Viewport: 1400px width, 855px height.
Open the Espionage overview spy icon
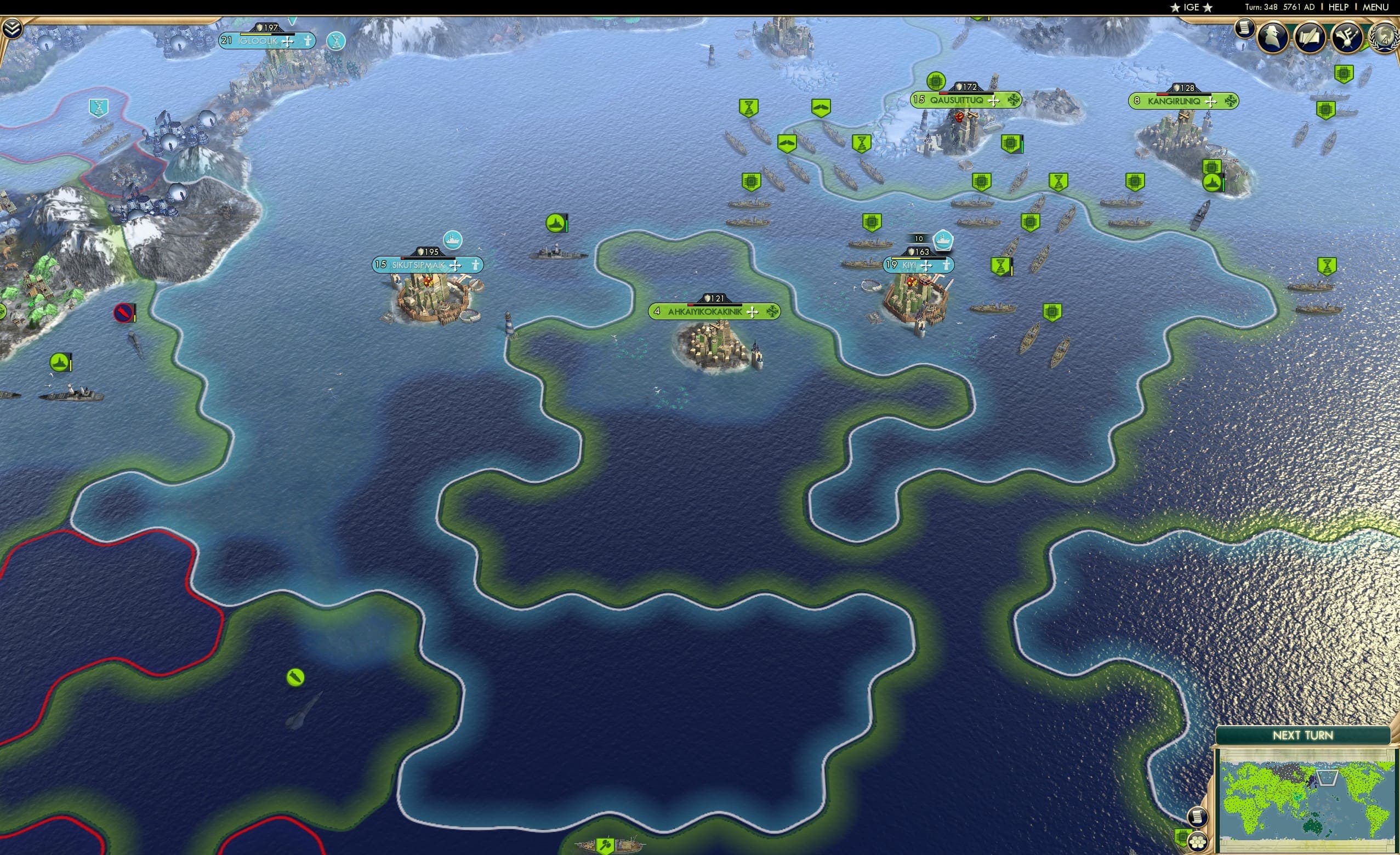click(x=1273, y=37)
